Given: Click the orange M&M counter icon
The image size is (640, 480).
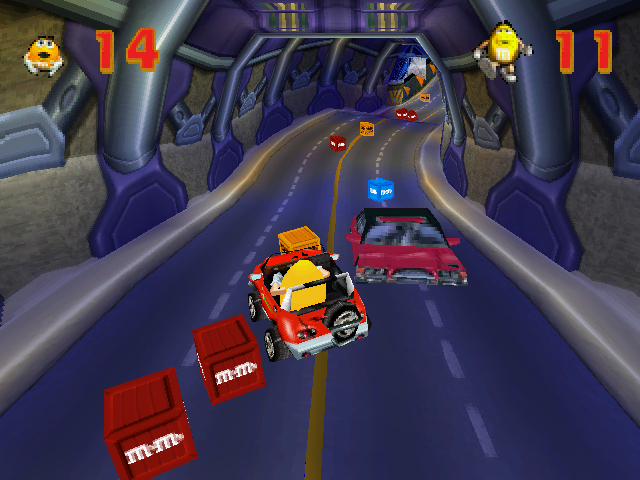Looking at the screenshot, I should 45,55.
